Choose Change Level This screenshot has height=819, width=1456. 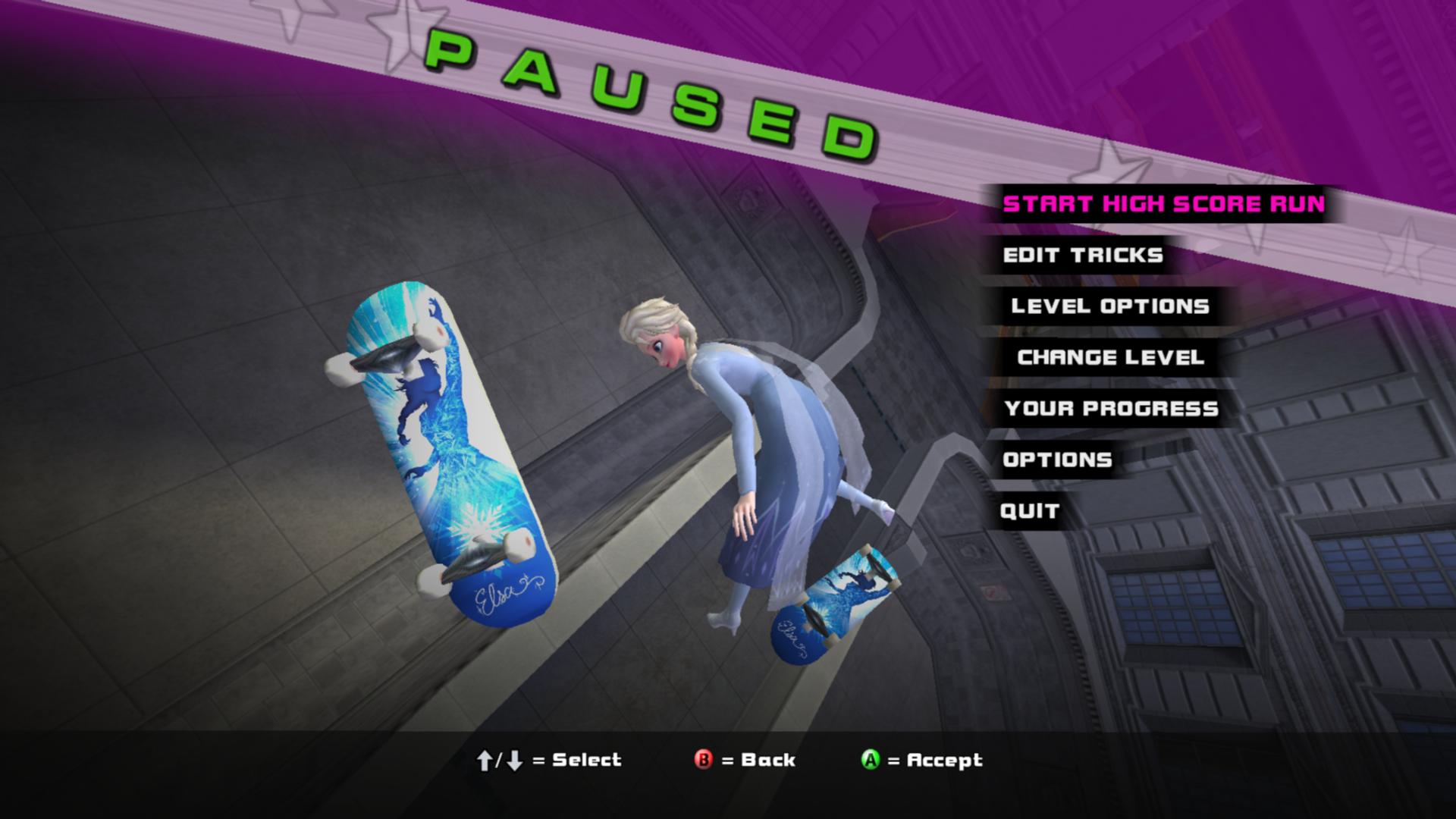[1110, 357]
